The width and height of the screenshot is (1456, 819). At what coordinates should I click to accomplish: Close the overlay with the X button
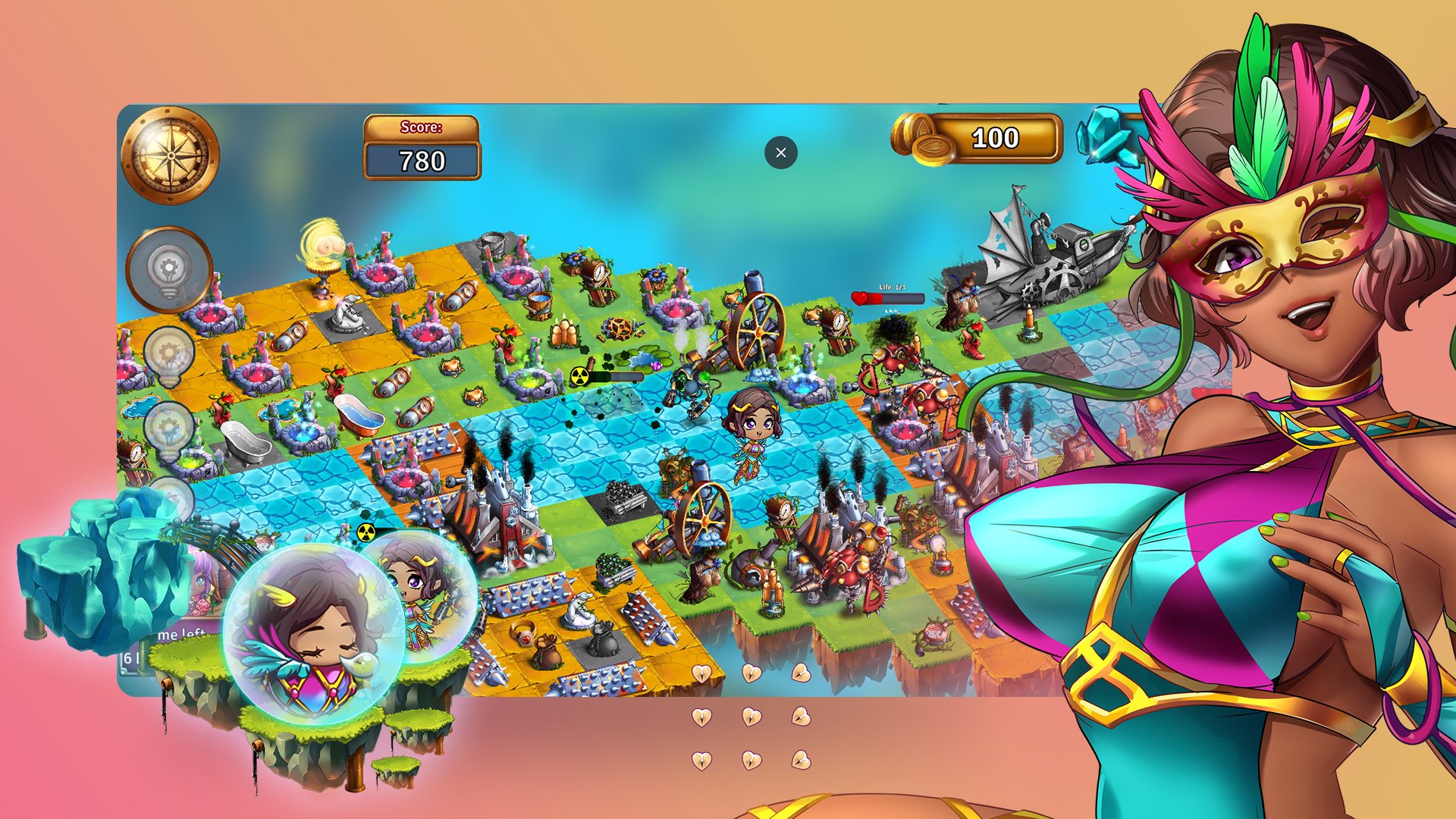[781, 153]
